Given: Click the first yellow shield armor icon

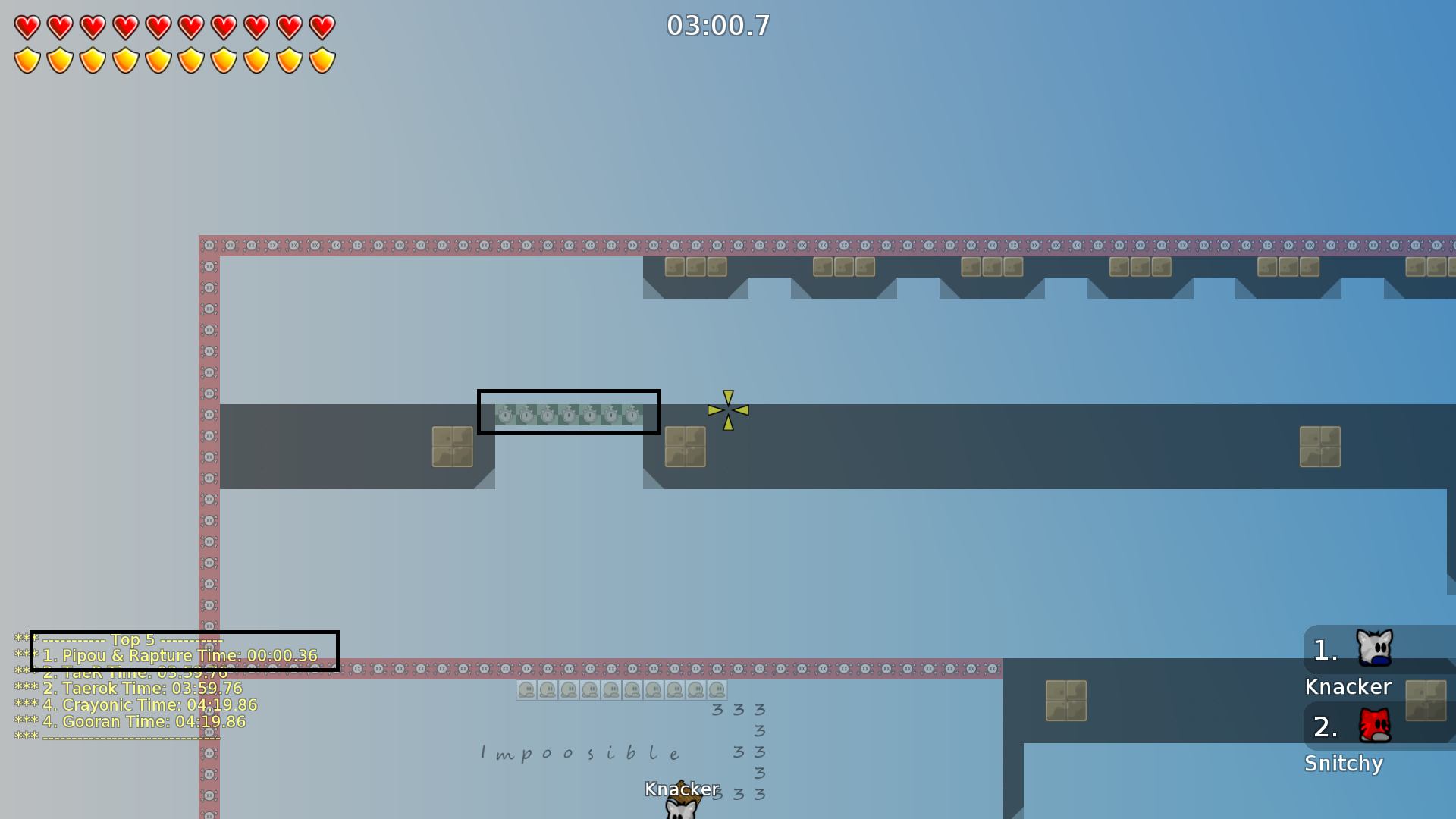Looking at the screenshot, I should (26, 59).
